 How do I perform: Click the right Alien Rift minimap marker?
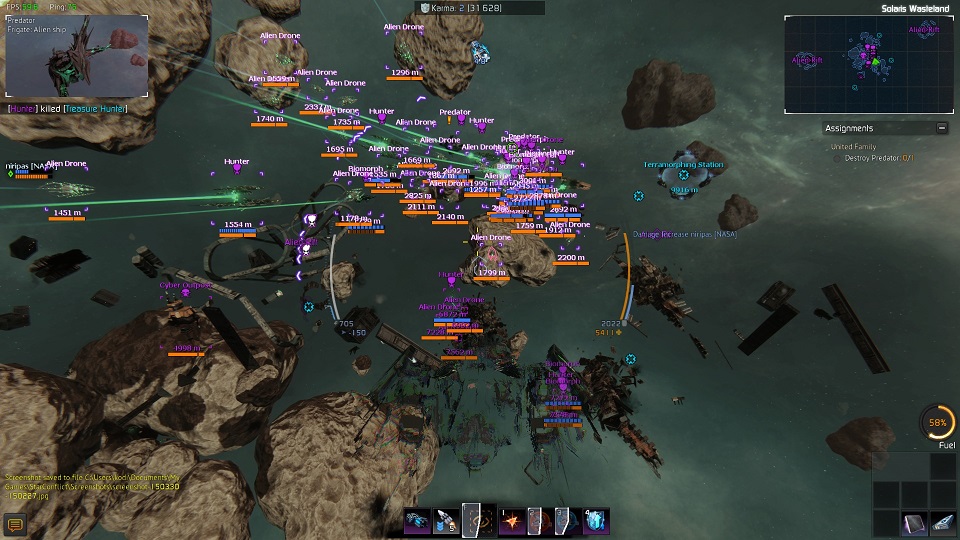923,30
